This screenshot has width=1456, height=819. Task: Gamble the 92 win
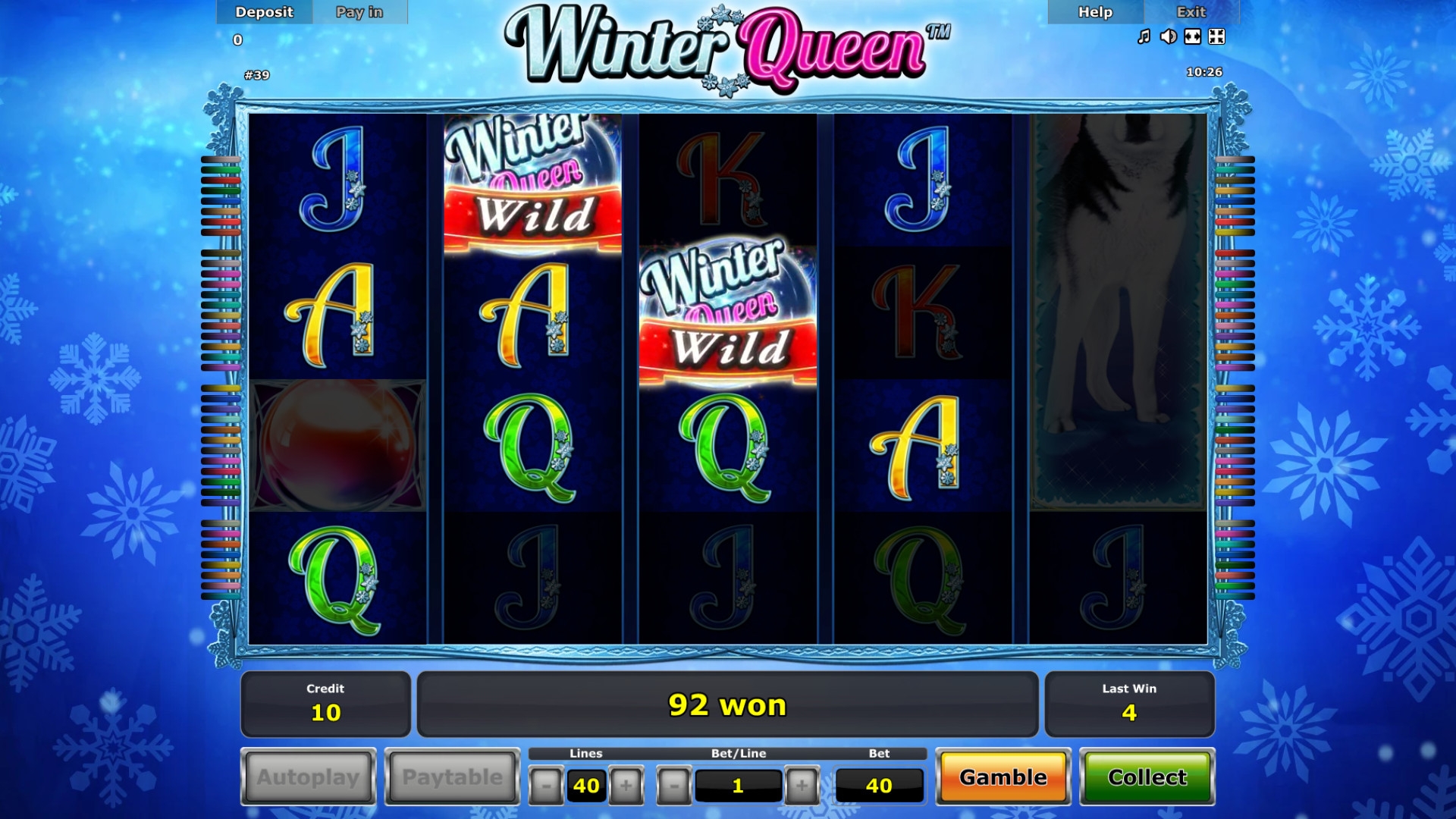(1003, 777)
